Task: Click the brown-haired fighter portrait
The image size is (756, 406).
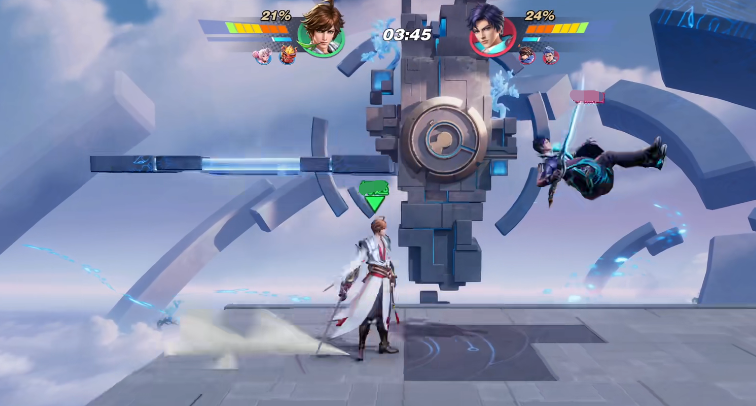Action: click(321, 29)
